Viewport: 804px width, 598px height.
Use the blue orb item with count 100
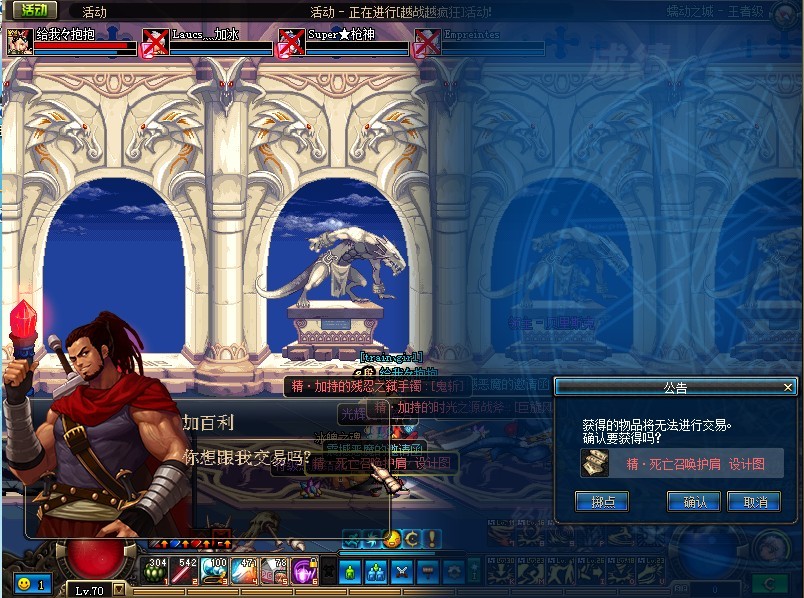tap(217, 571)
